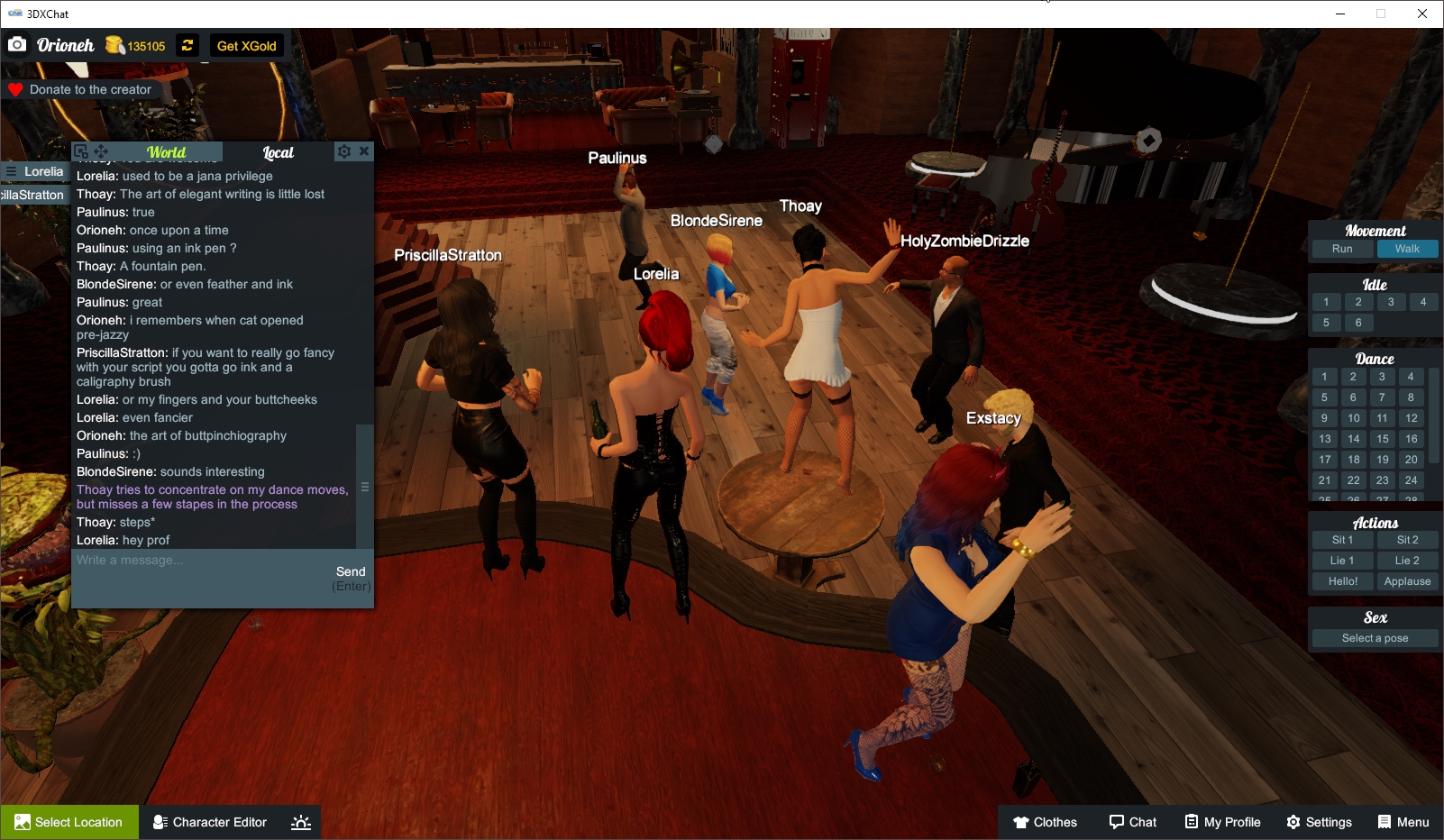The width and height of the screenshot is (1444, 840).
Task: Switch to the Local chat tab
Action: click(x=279, y=151)
